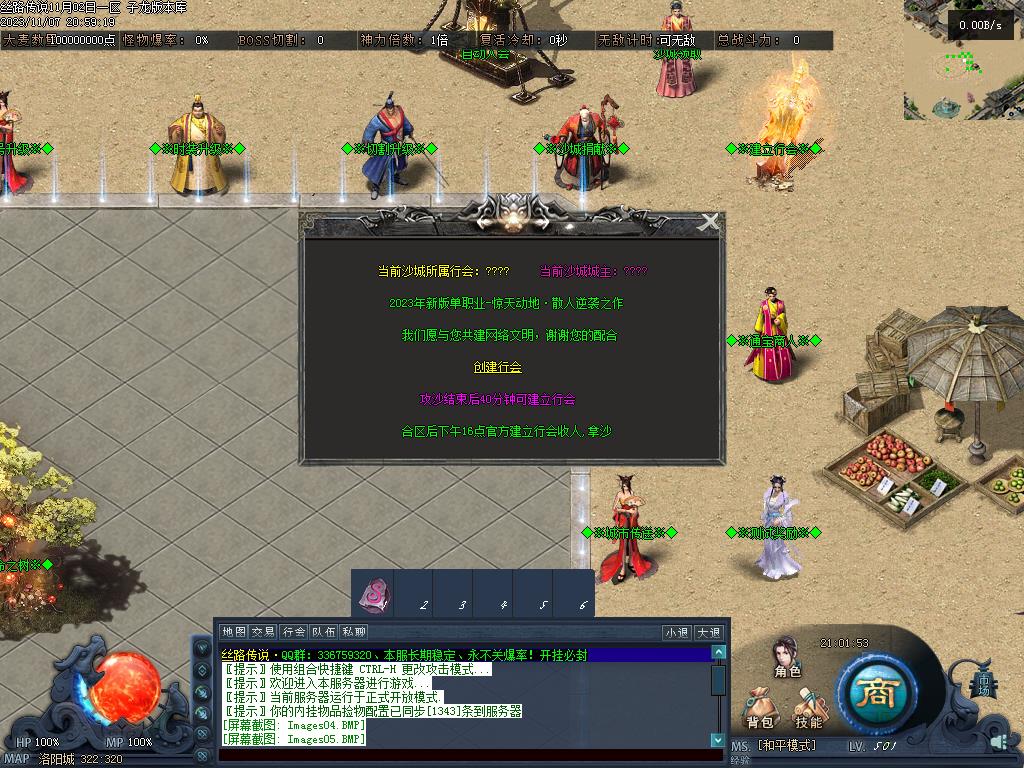The width and height of the screenshot is (1024, 768).
Task: Focus the chat input field
Action: coord(470,755)
